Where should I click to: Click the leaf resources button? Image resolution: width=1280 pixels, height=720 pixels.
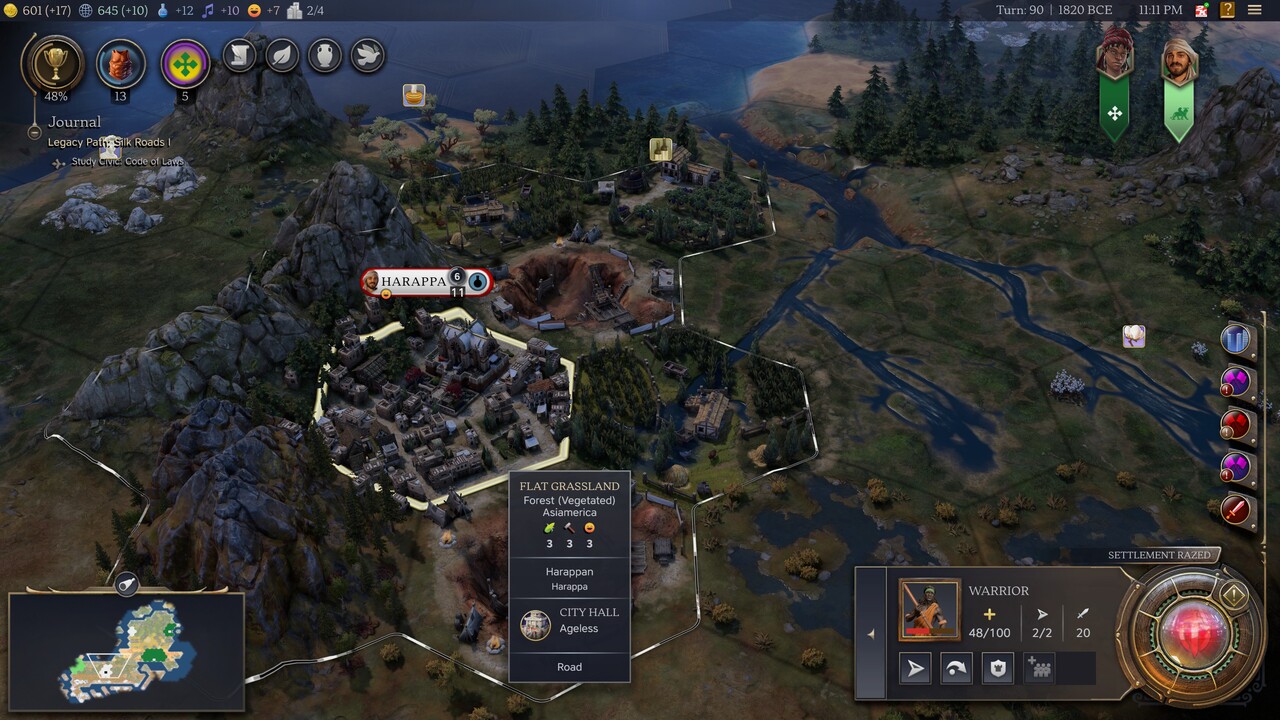283,56
